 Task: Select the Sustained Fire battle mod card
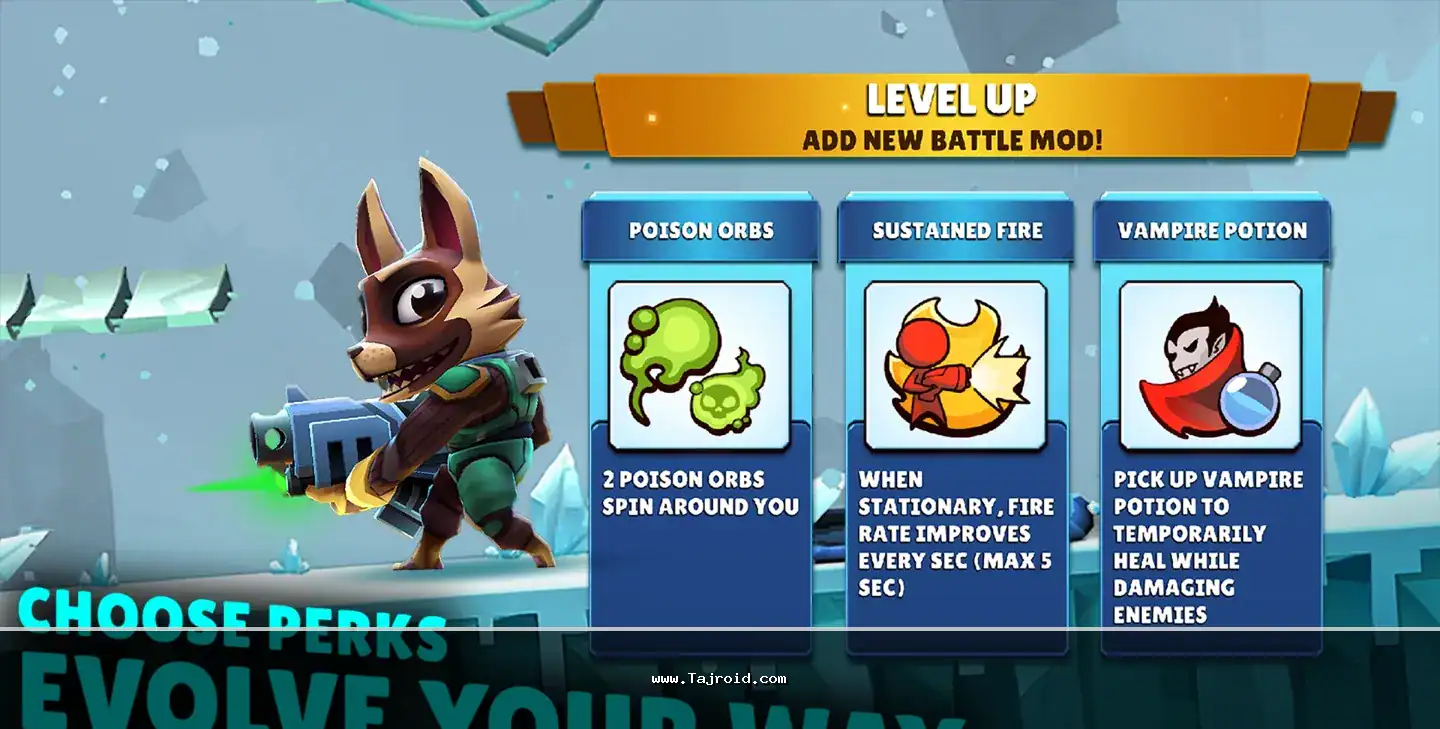pyautogui.click(x=955, y=420)
